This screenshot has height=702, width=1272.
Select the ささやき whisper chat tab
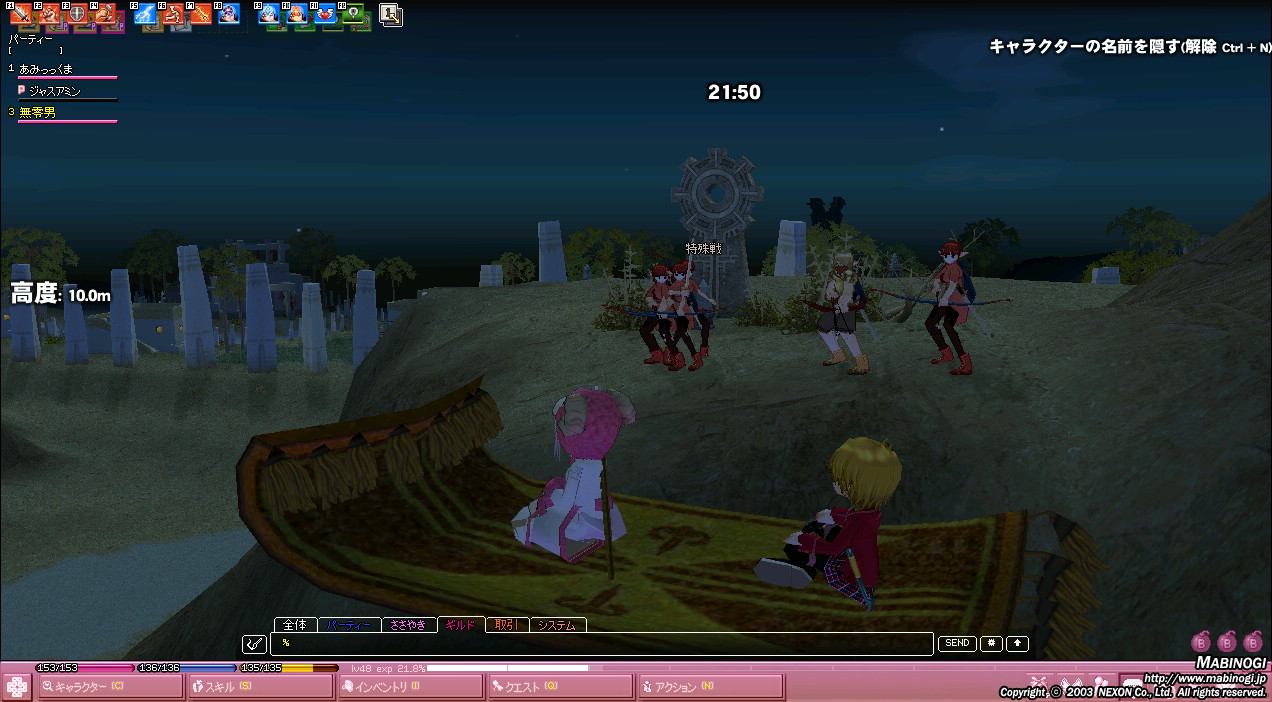[408, 625]
